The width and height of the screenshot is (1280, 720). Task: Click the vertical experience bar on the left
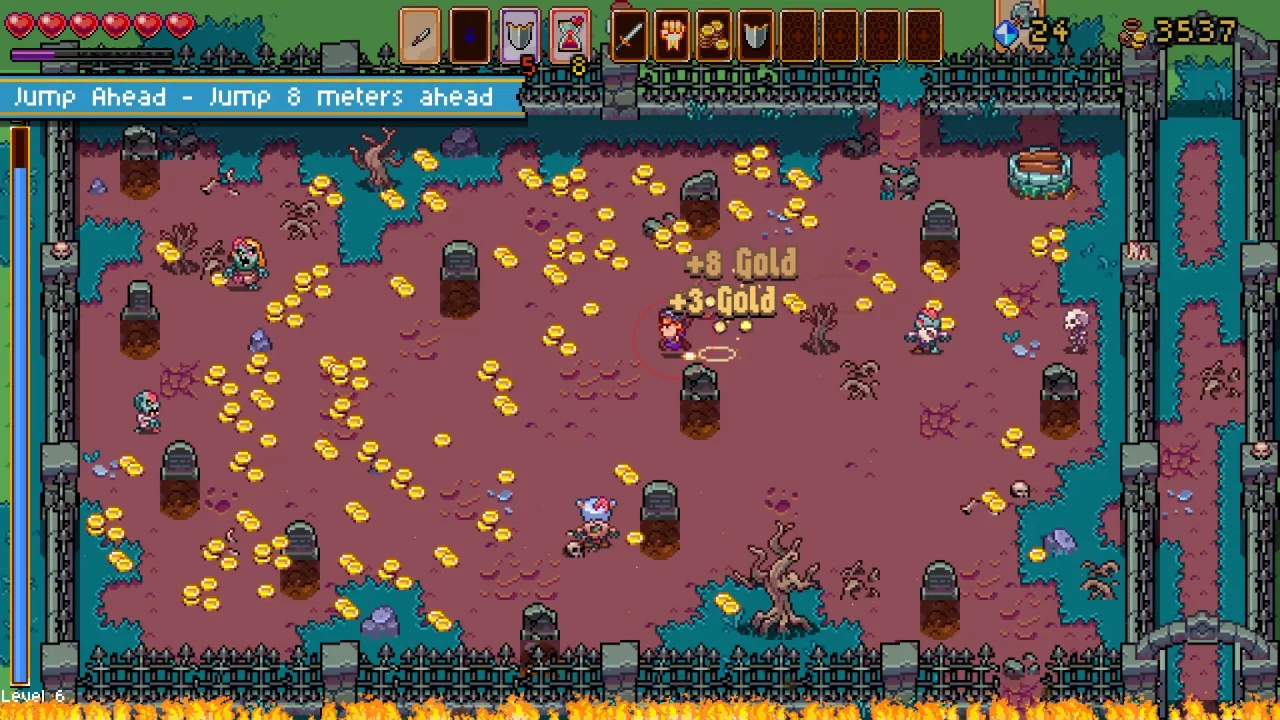(x=20, y=400)
